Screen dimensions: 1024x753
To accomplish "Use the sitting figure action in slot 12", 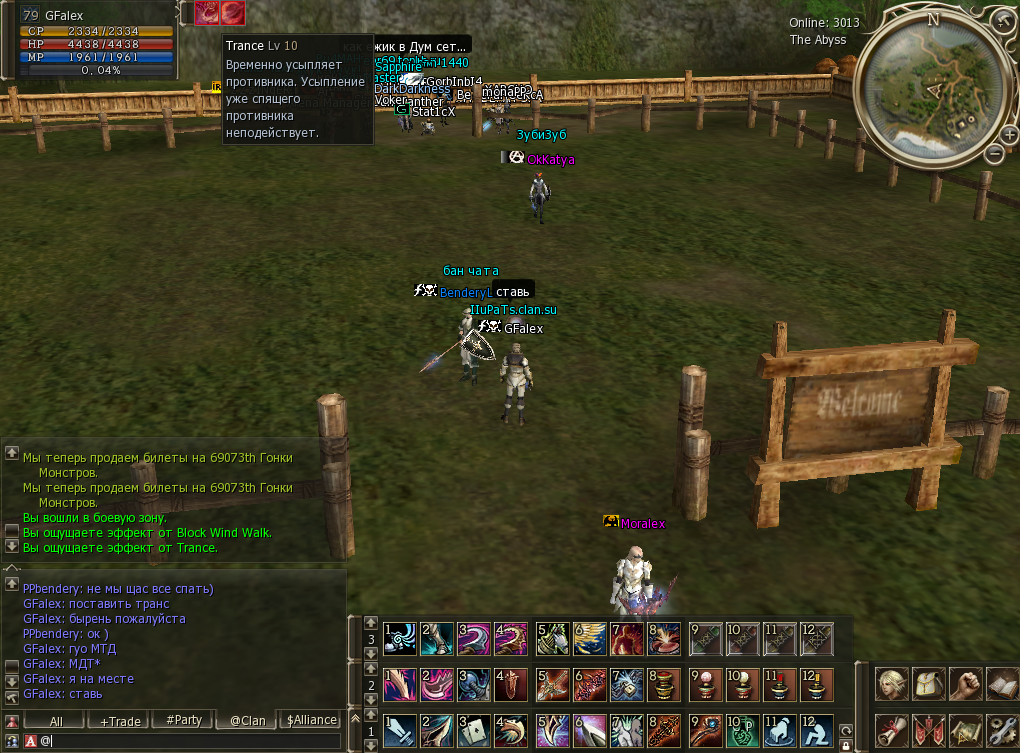I will (817, 731).
